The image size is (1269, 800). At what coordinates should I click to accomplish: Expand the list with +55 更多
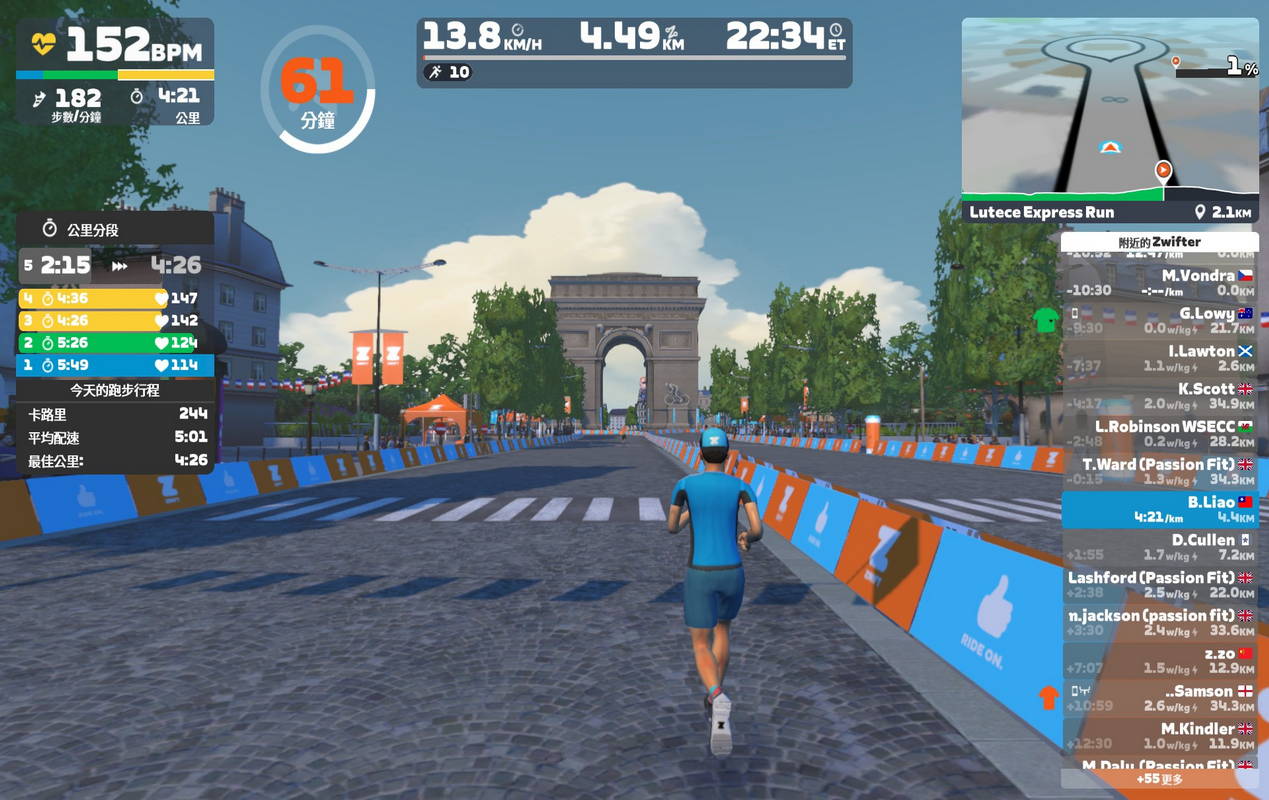pos(1159,779)
